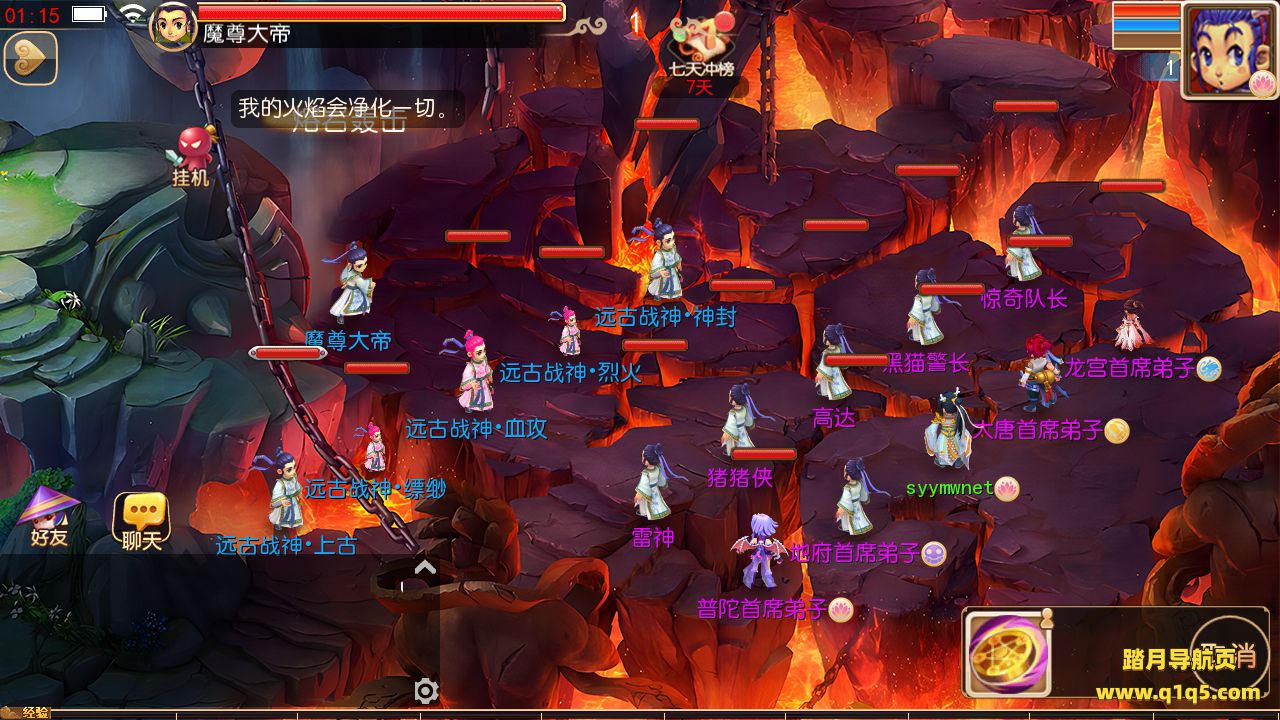Open chat settings gear icon

pyautogui.click(x=426, y=691)
